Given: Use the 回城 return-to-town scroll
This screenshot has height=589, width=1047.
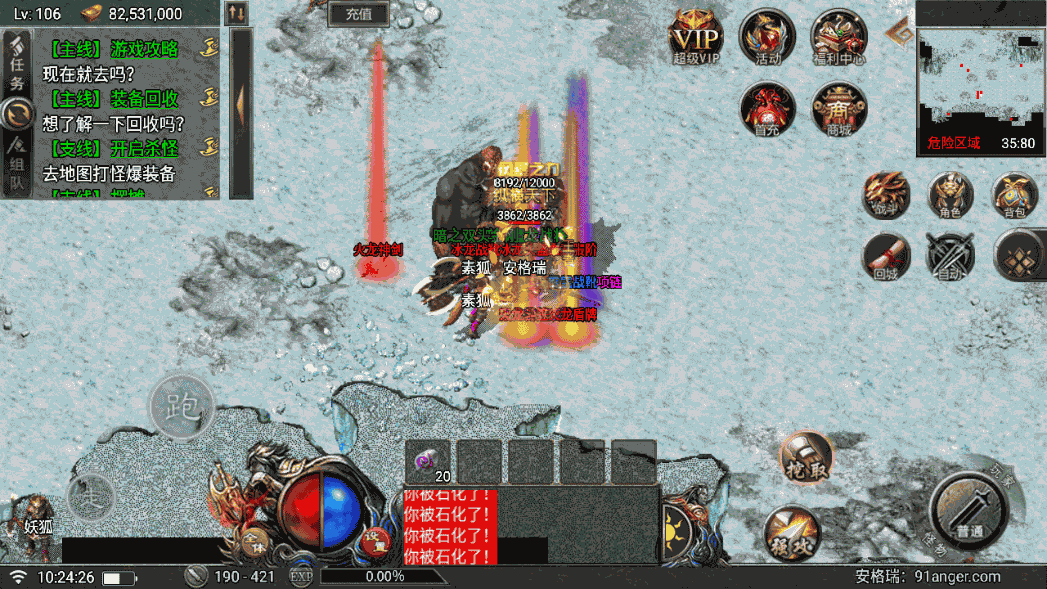Looking at the screenshot, I should click(x=887, y=255).
